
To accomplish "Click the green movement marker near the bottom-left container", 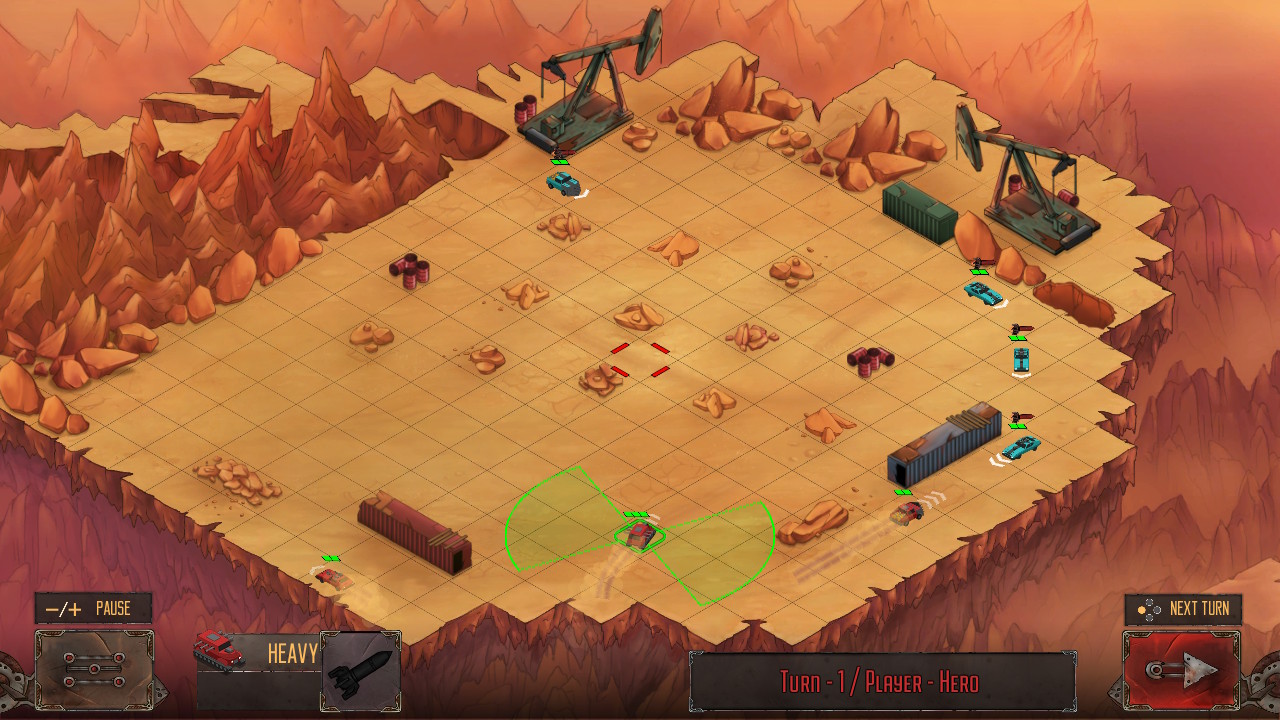I will tap(330, 559).
